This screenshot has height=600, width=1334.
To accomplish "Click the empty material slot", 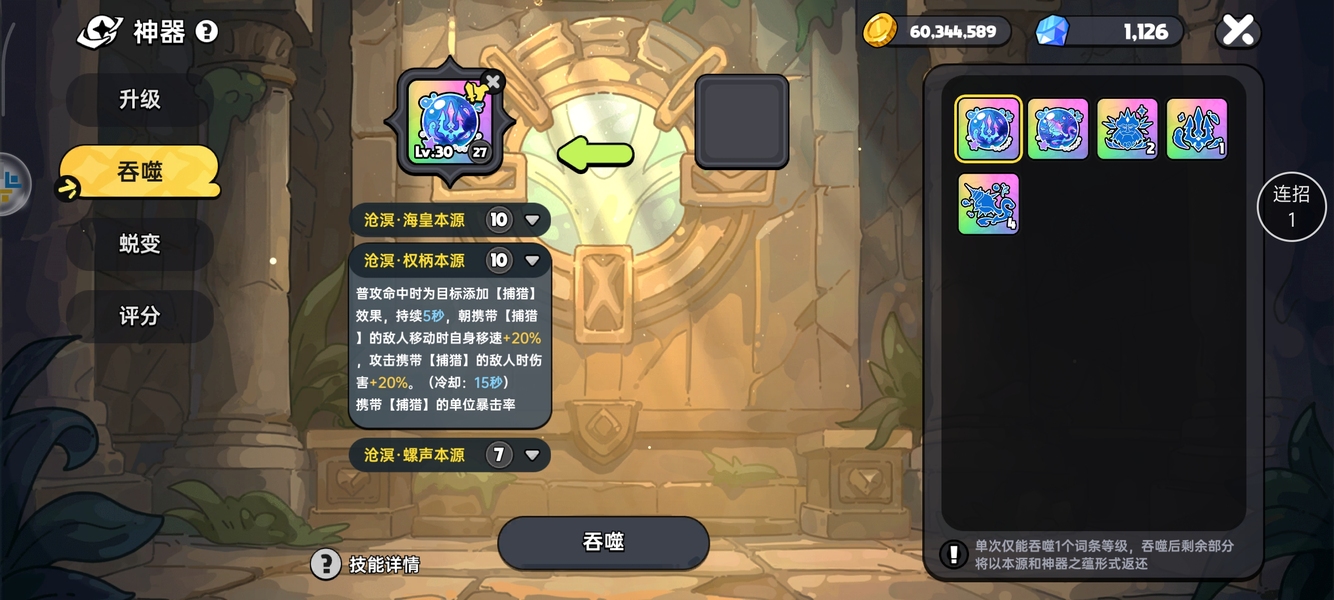I will tap(741, 121).
